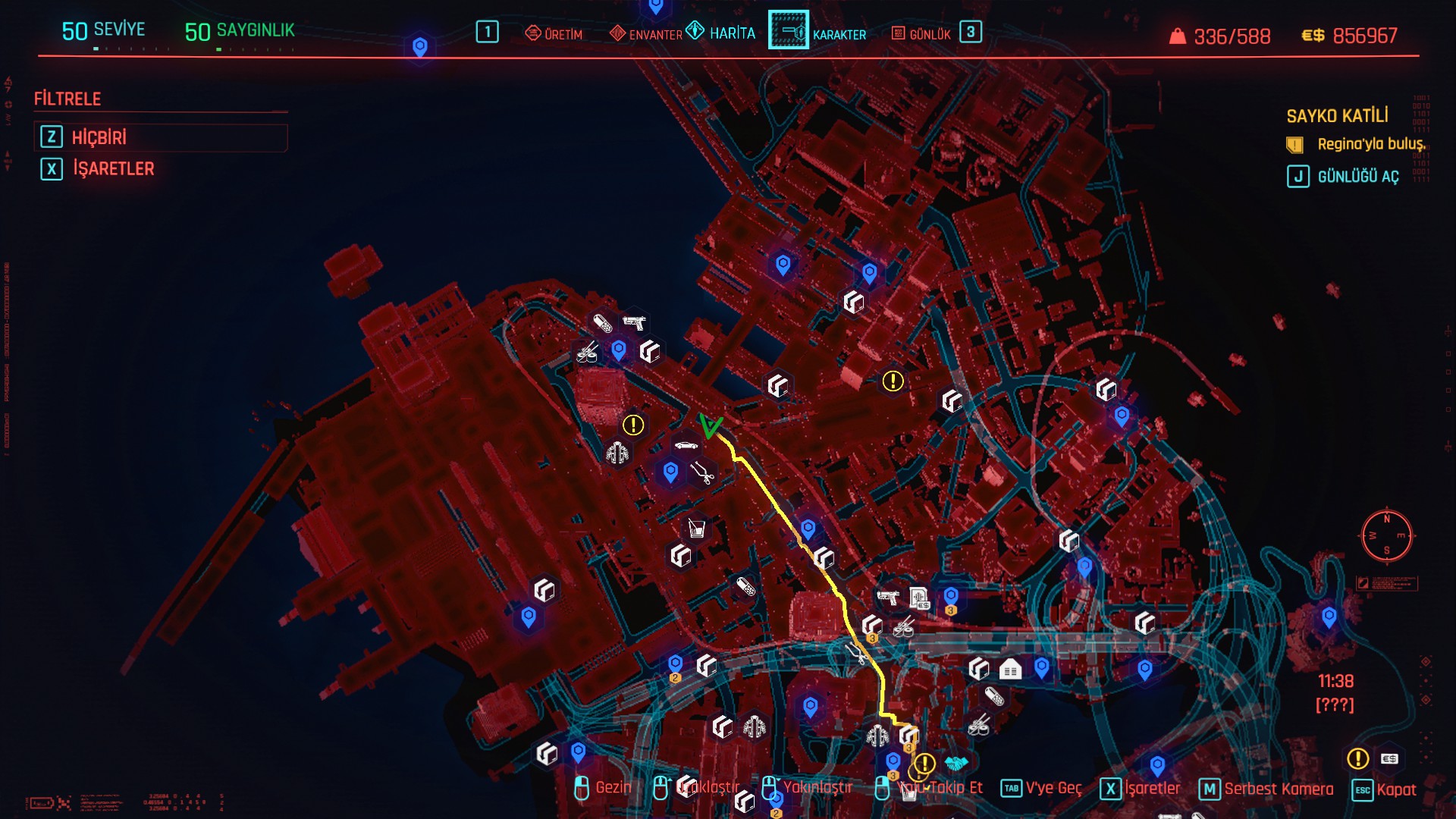Click the compass rose on the map
This screenshot has height=819, width=1456.
1386,536
